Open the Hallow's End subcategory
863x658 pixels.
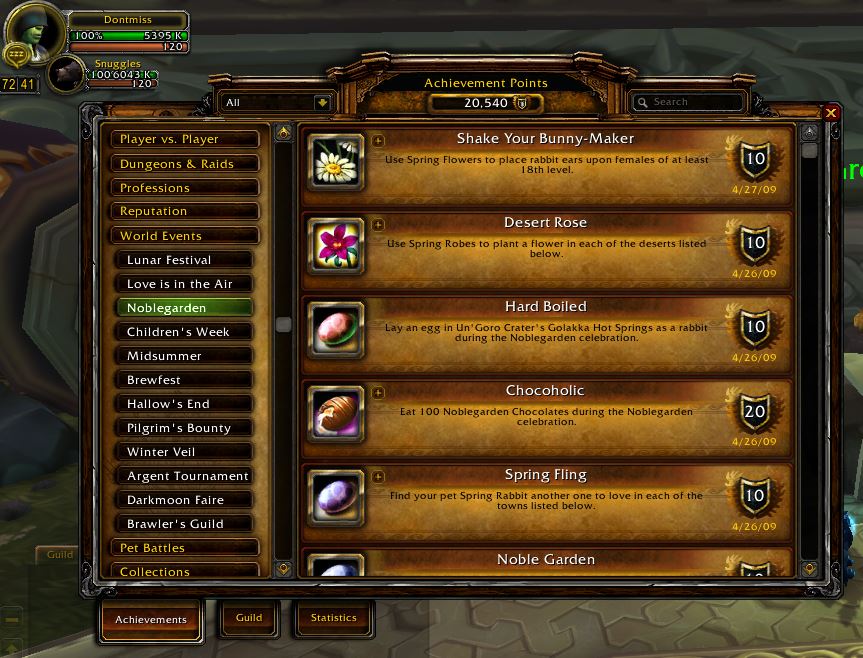[189, 404]
